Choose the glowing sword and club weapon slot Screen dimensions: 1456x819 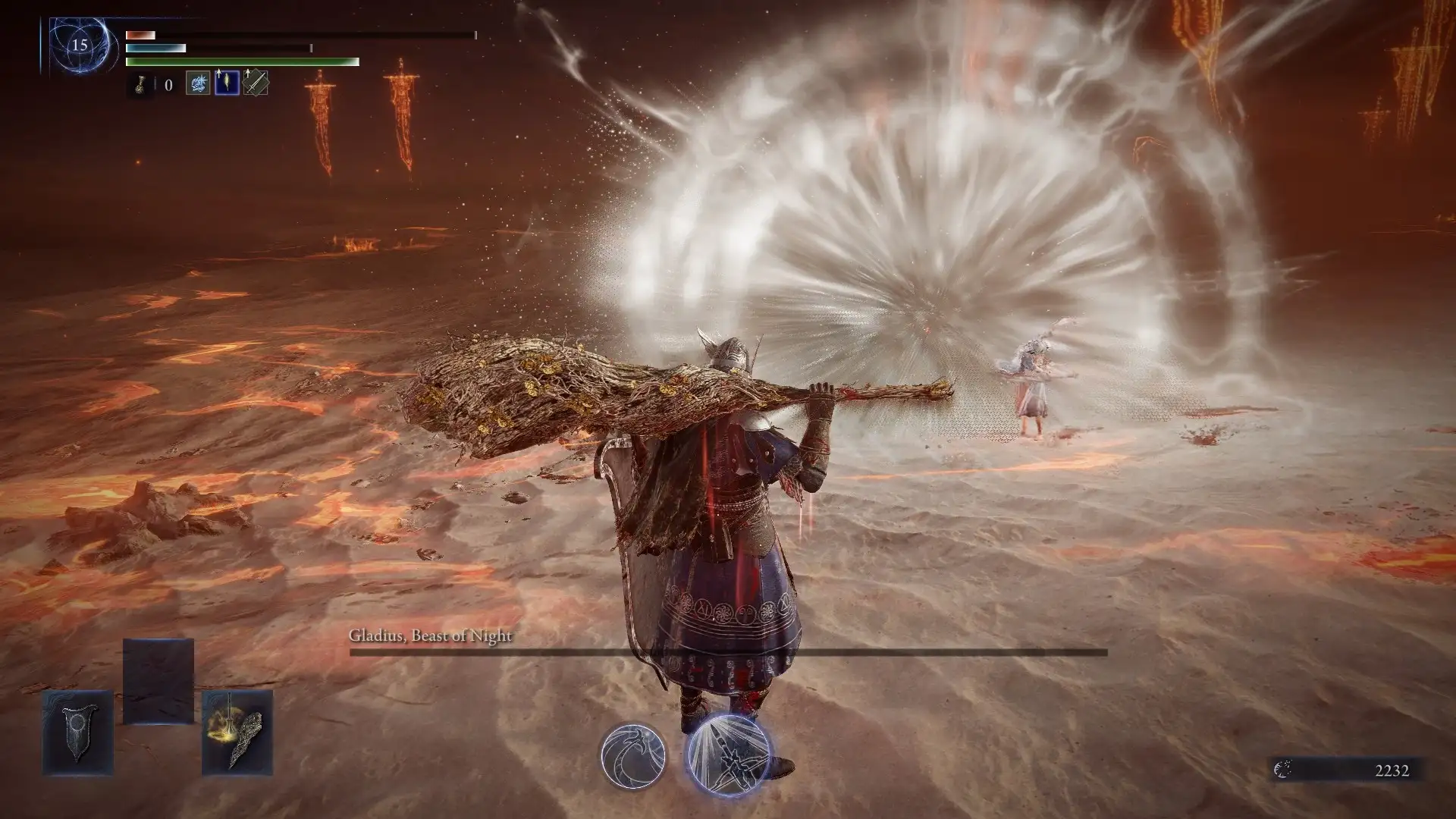[237, 732]
